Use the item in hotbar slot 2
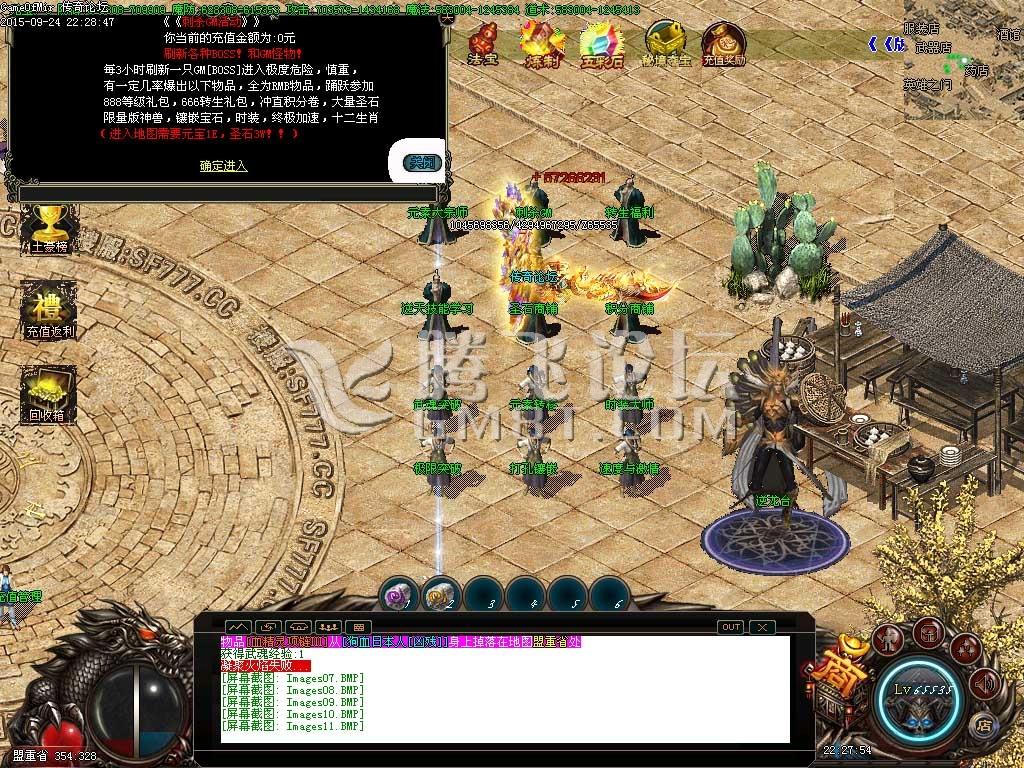Screen dimensions: 1024x768 pyautogui.click(x=440, y=596)
